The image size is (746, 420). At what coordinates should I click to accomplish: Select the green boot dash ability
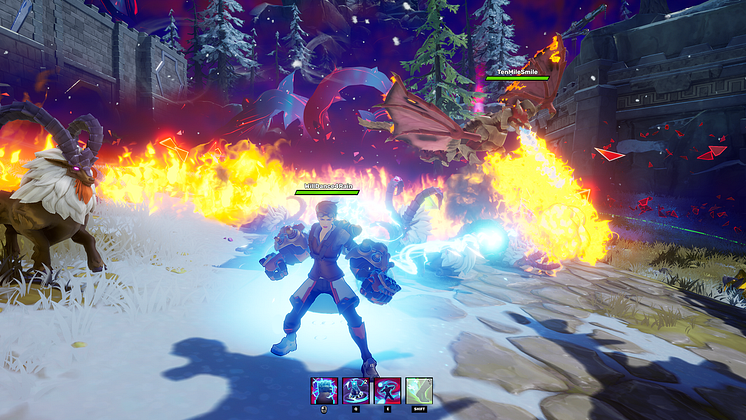[418, 390]
